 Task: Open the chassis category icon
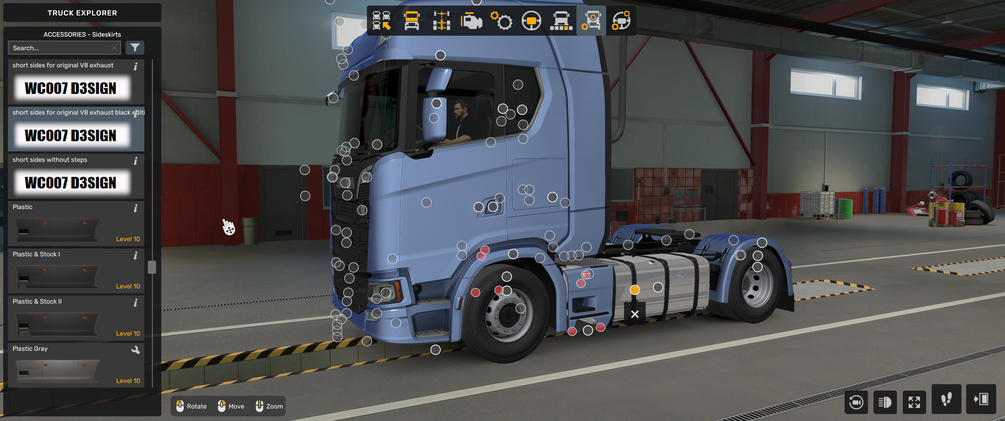coord(441,20)
